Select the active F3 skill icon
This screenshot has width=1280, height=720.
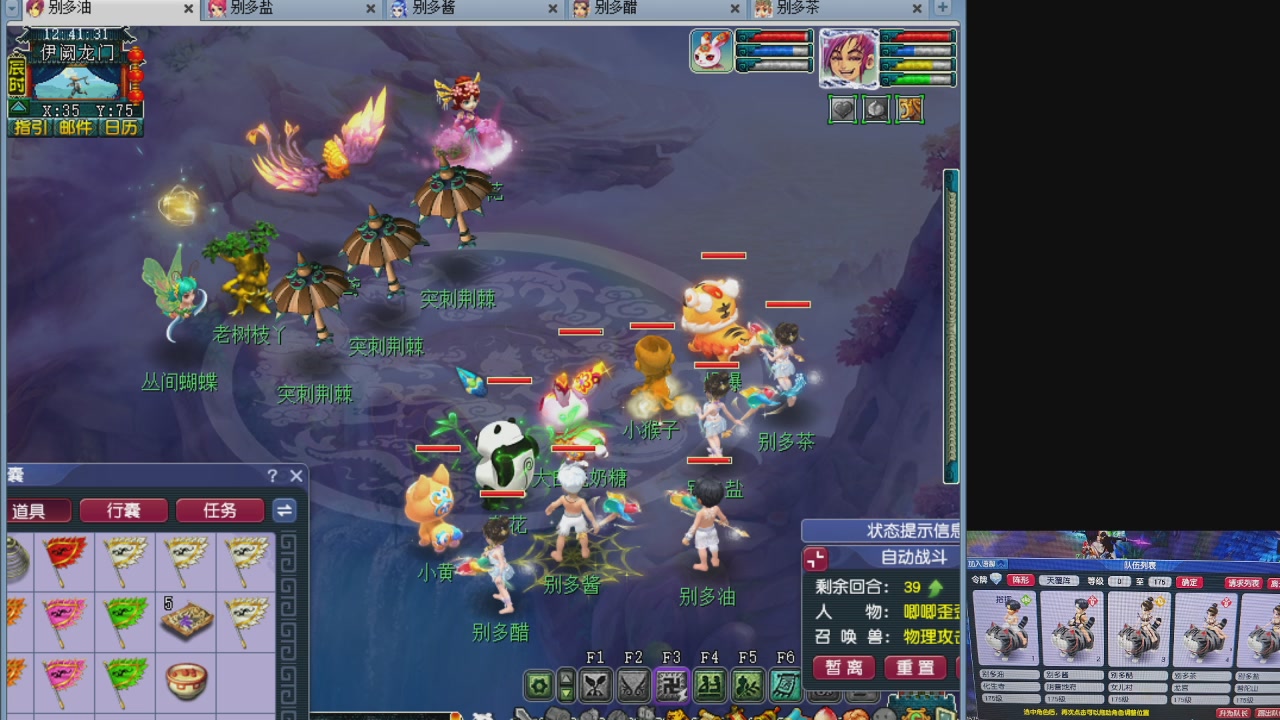673,684
